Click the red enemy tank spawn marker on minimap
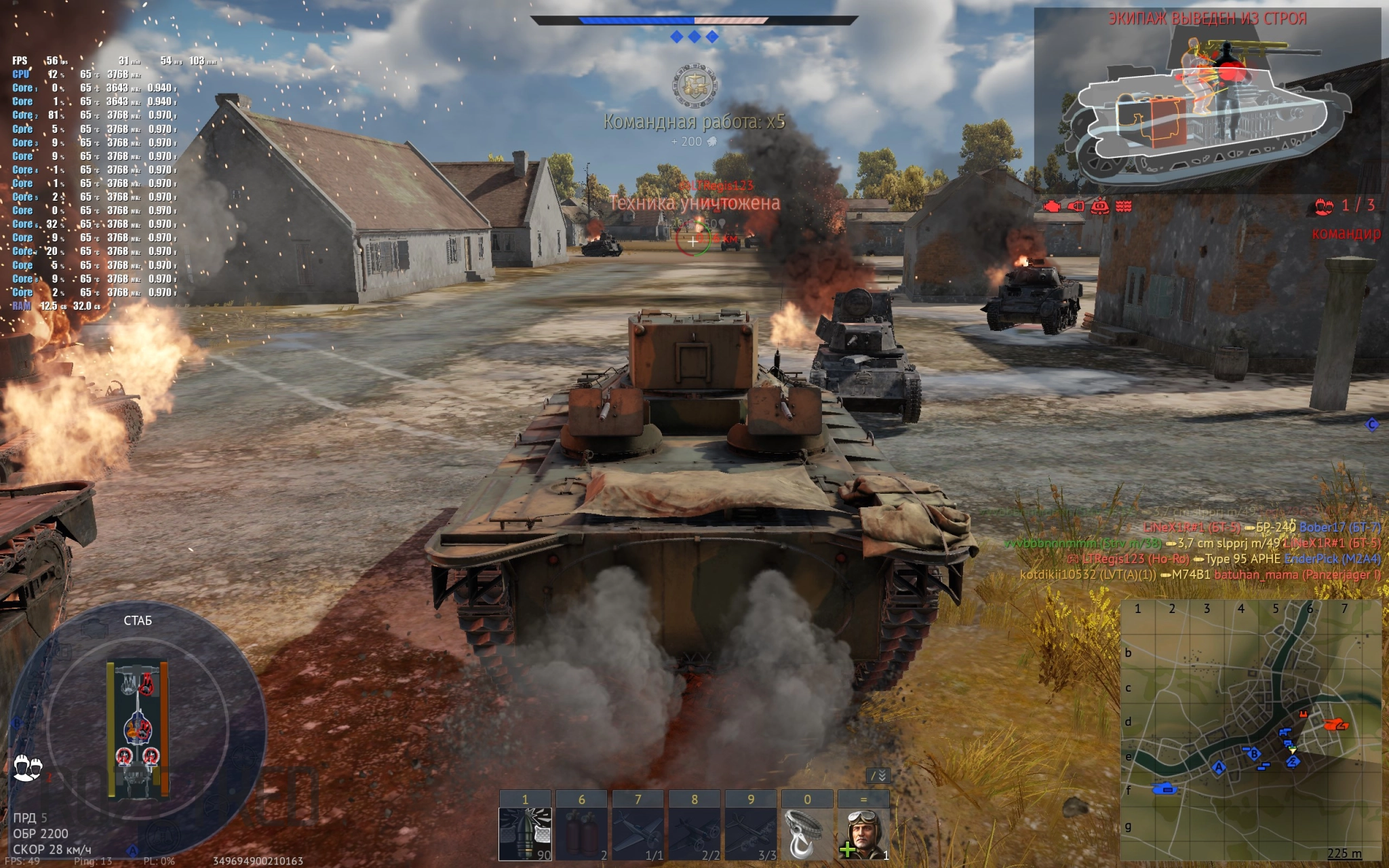 [x=1336, y=725]
